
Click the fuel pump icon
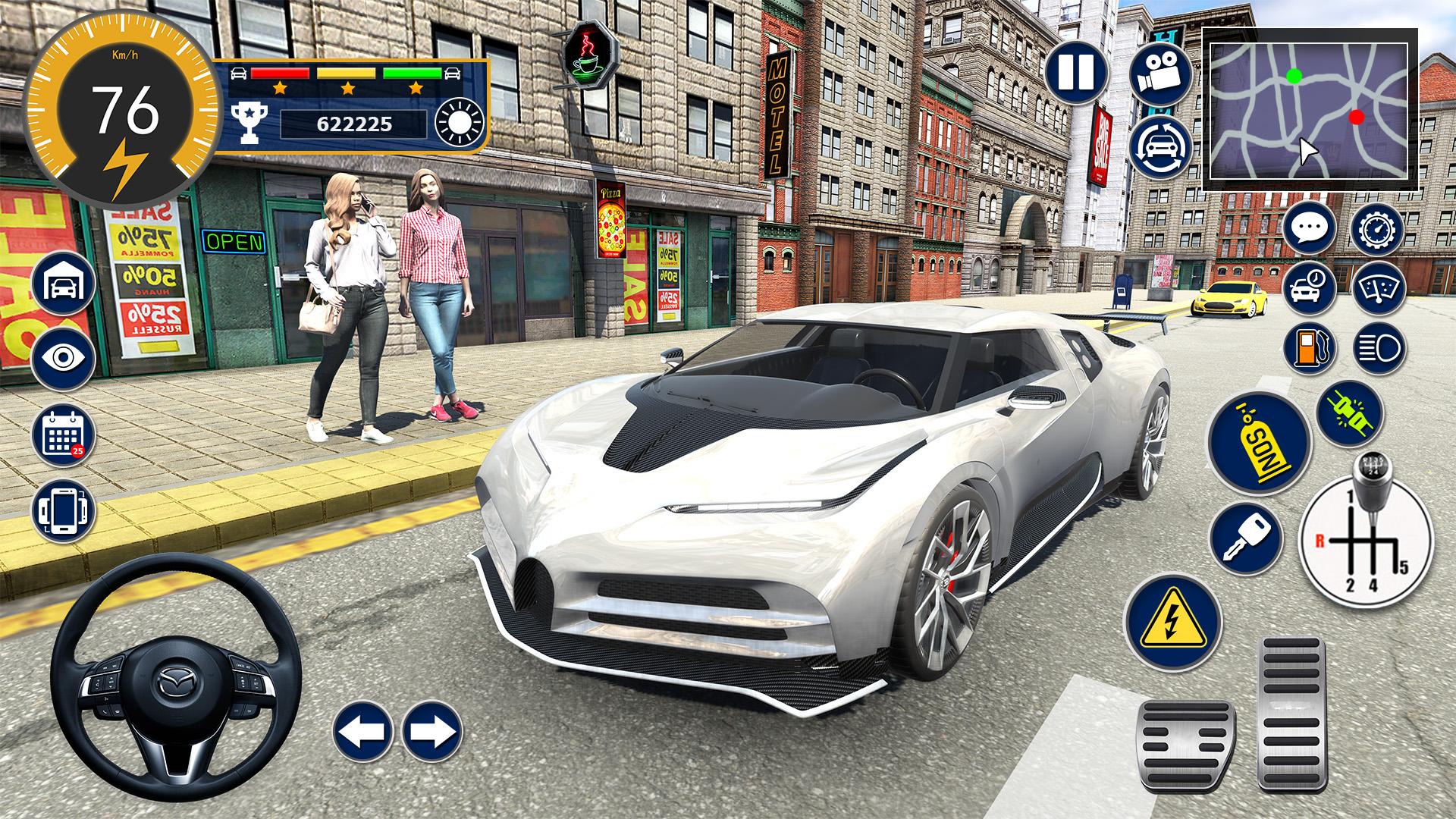[x=1310, y=349]
